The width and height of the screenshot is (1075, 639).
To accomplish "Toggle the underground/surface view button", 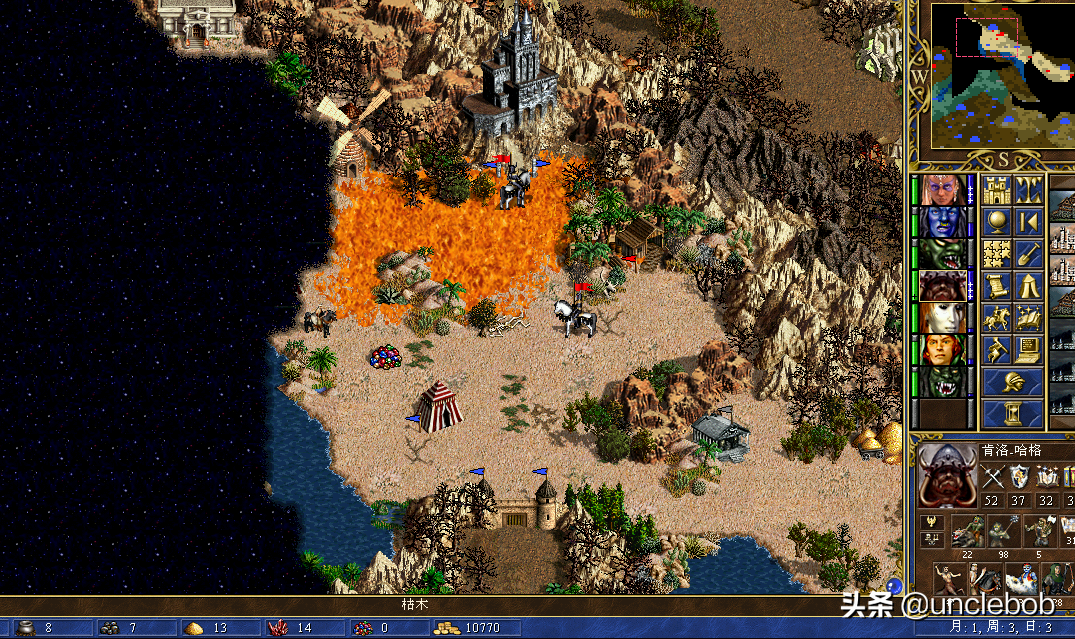I will pyautogui.click(x=1029, y=190).
